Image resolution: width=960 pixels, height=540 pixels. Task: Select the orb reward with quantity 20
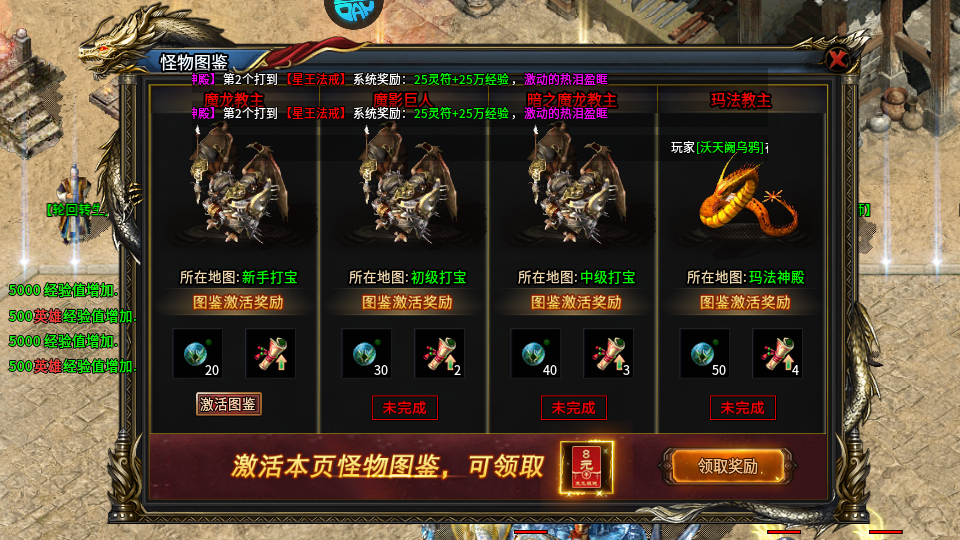(198, 354)
